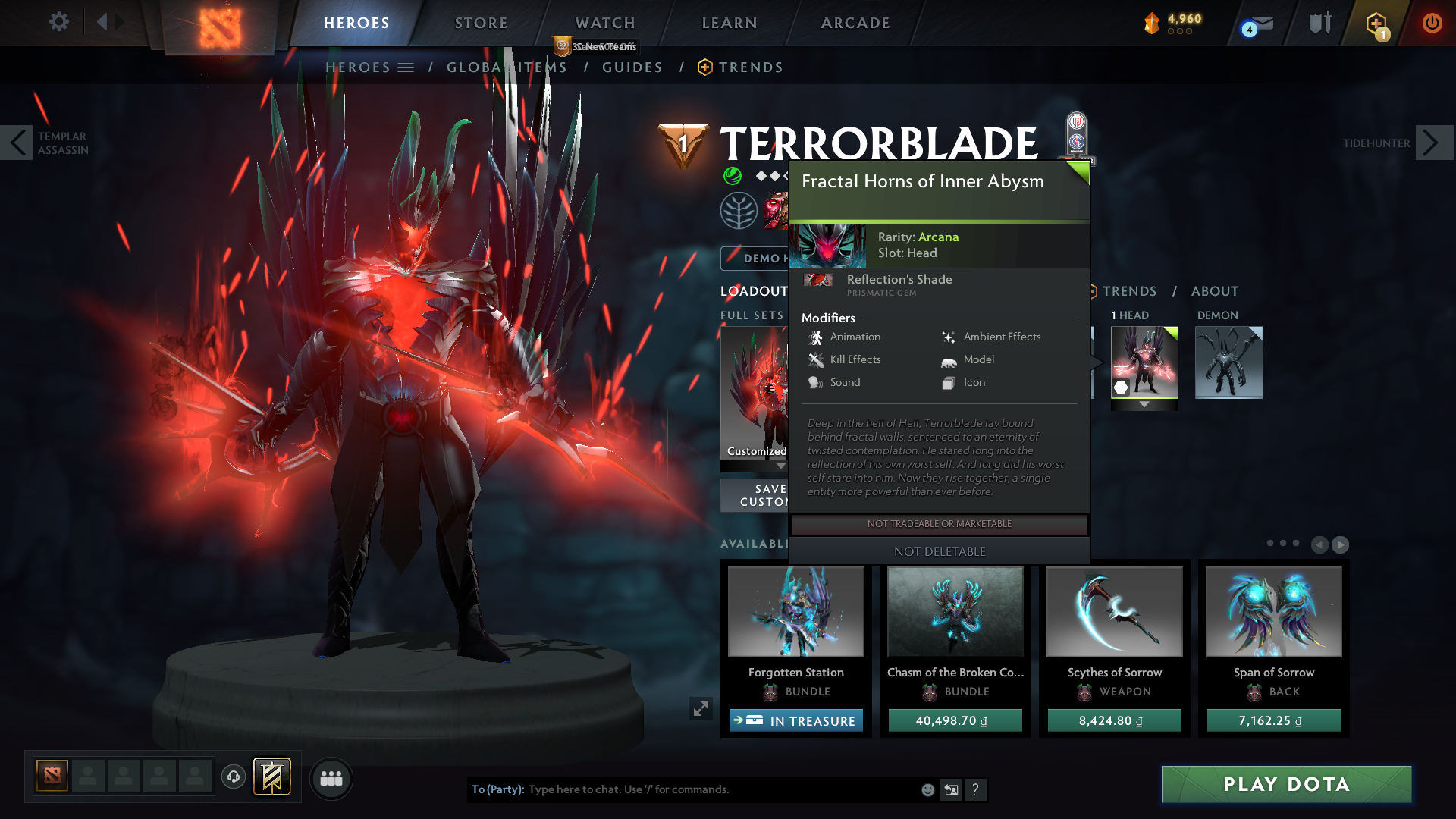Screen dimensions: 1456x819
Task: Switch to the STORE tab
Action: 481,23
